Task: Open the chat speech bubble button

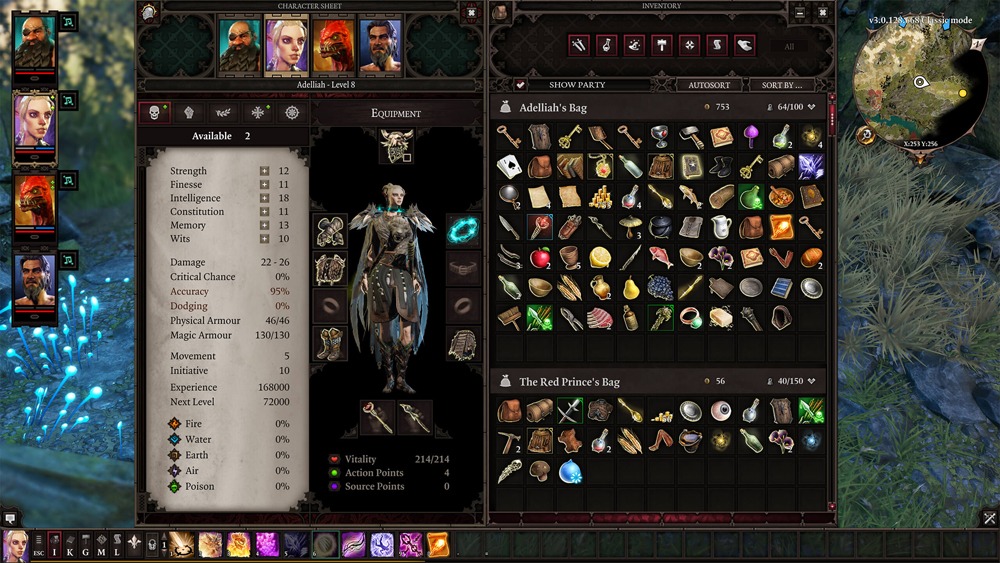Action: tap(10, 518)
